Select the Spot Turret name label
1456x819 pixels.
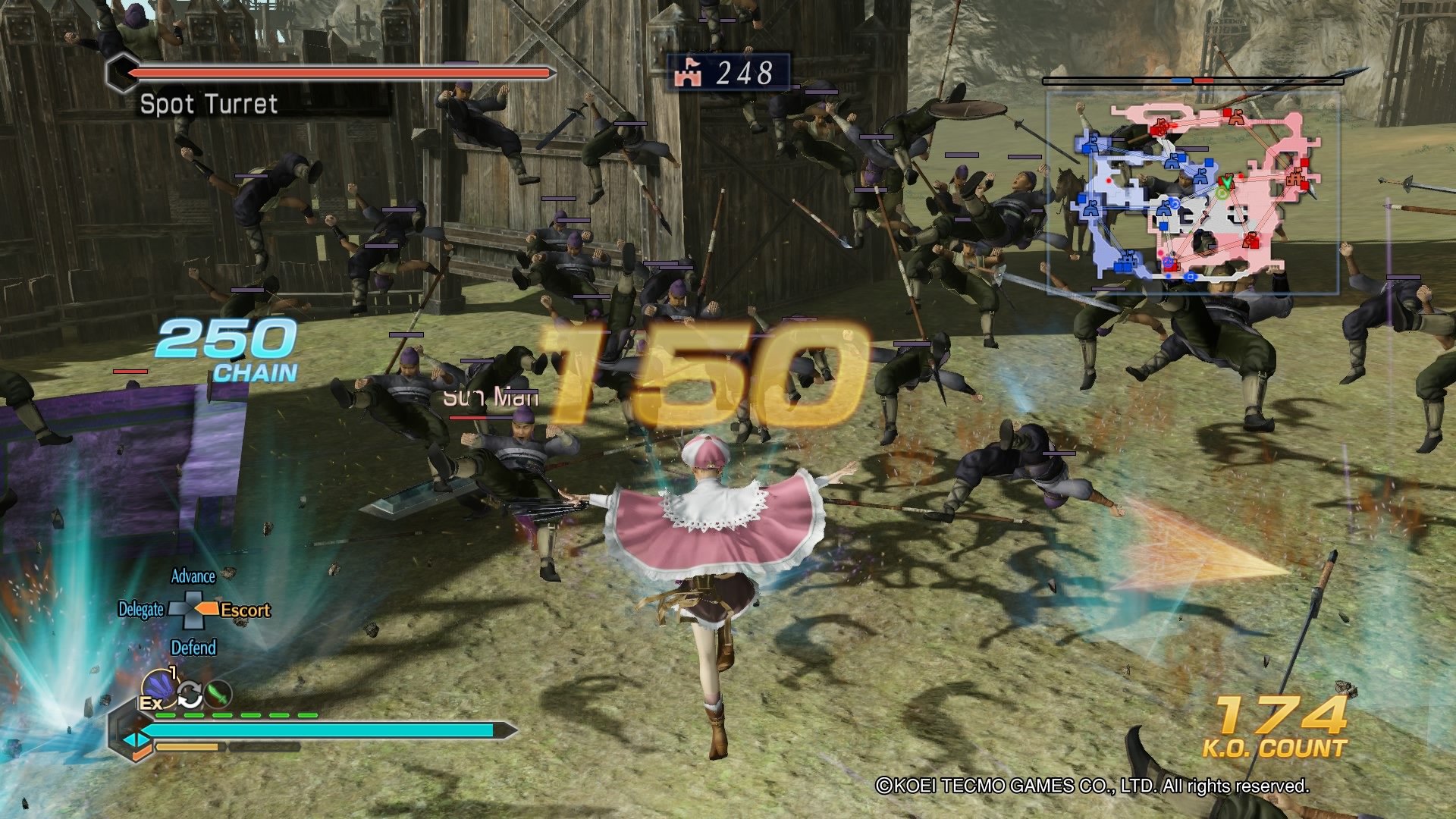pos(208,105)
